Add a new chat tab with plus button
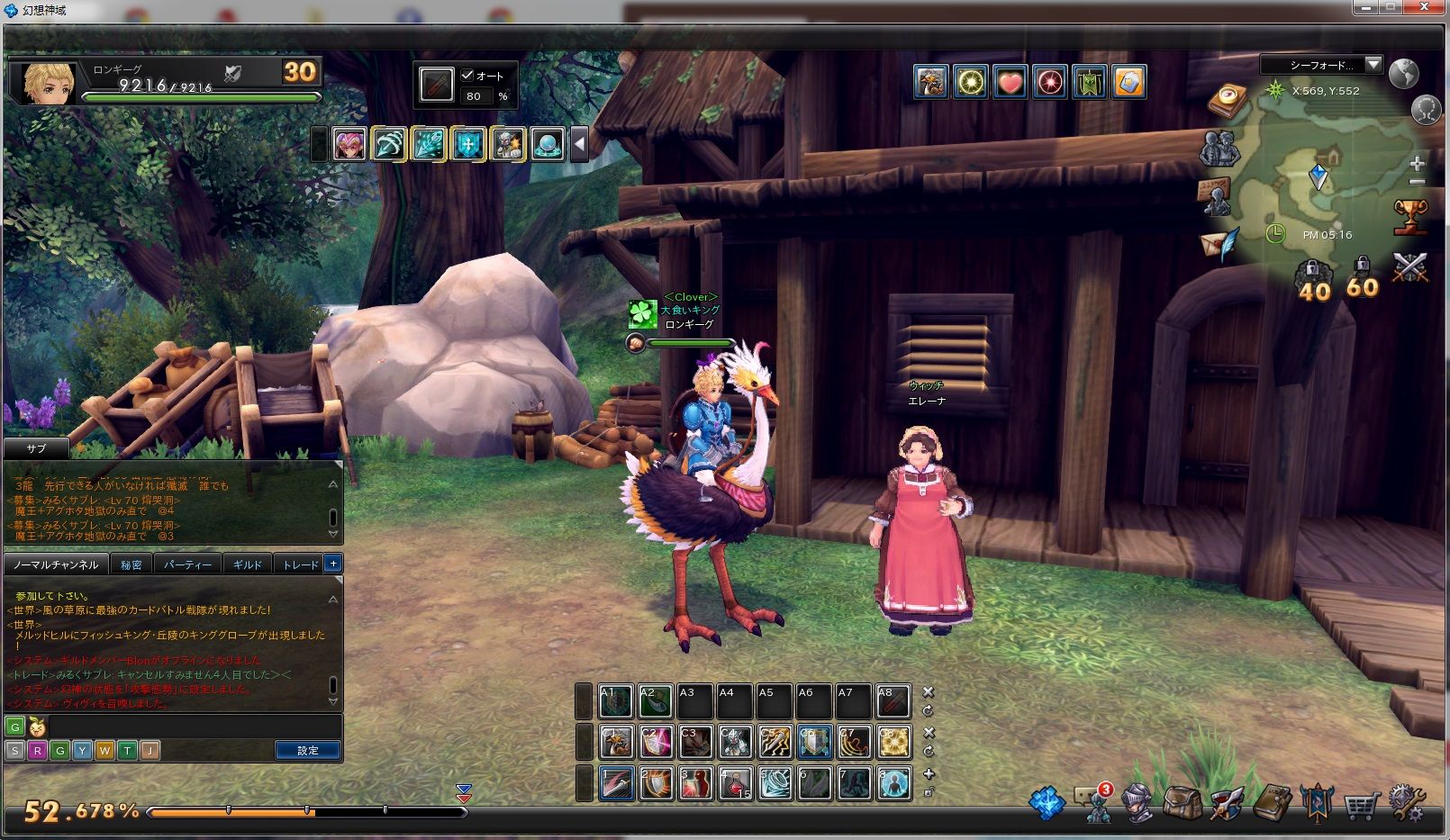 (x=333, y=564)
